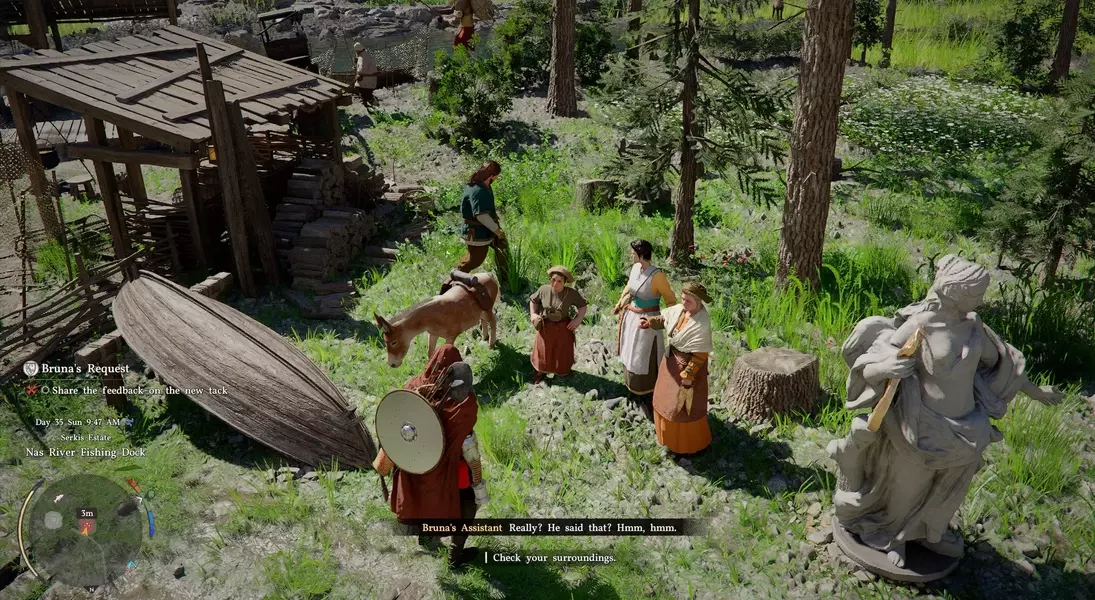Image resolution: width=1095 pixels, height=600 pixels.
Task: Click the shield icon beside Bruna's Request
Action: [31, 369]
